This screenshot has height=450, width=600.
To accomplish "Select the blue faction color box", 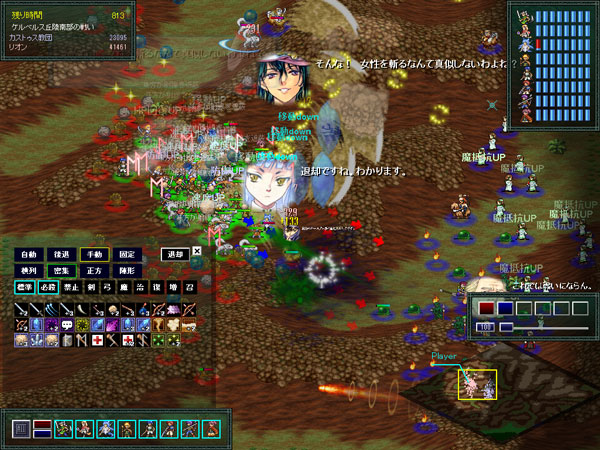I will click(x=505, y=308).
